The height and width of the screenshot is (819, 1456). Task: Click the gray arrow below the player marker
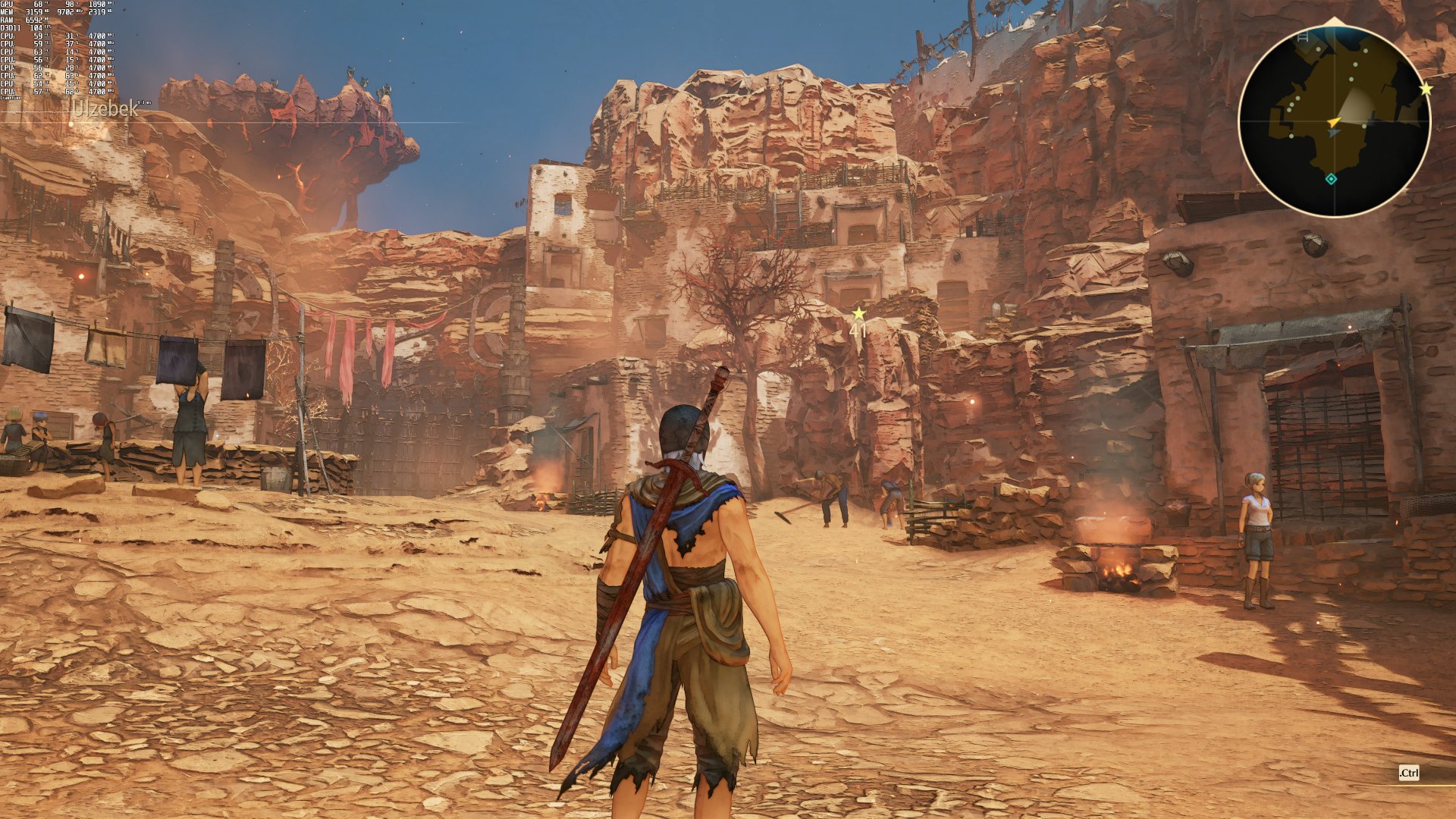pyautogui.click(x=1334, y=133)
